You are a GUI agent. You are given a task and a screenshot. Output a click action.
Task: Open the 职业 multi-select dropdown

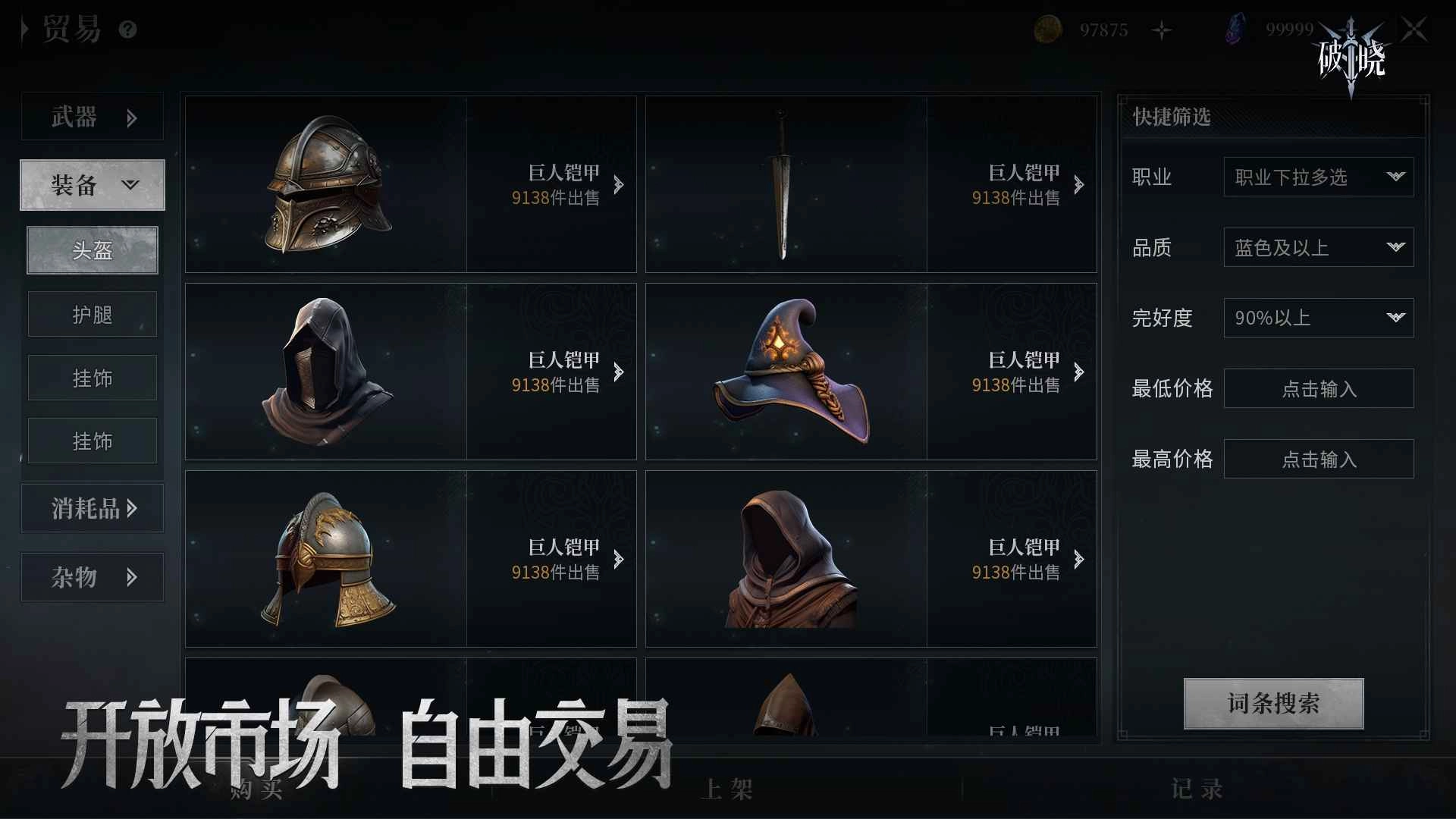1318,177
